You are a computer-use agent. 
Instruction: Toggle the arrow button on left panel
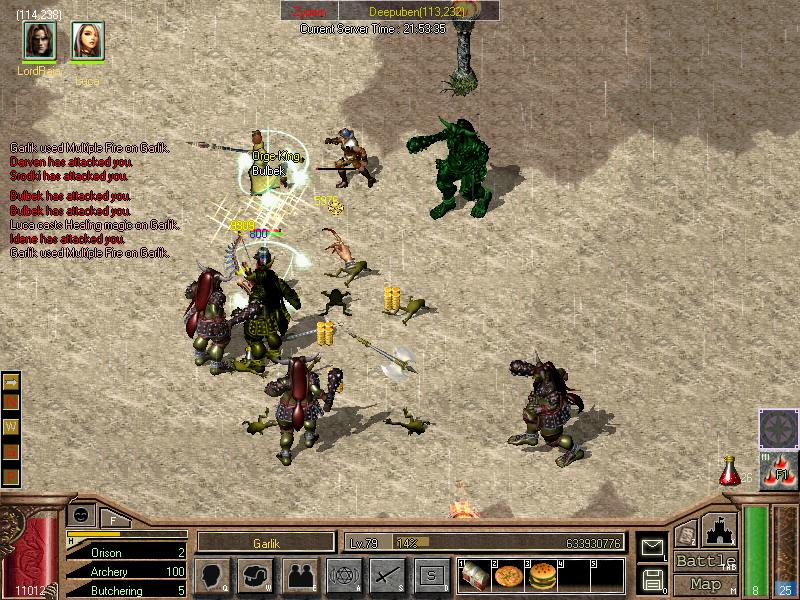point(12,382)
